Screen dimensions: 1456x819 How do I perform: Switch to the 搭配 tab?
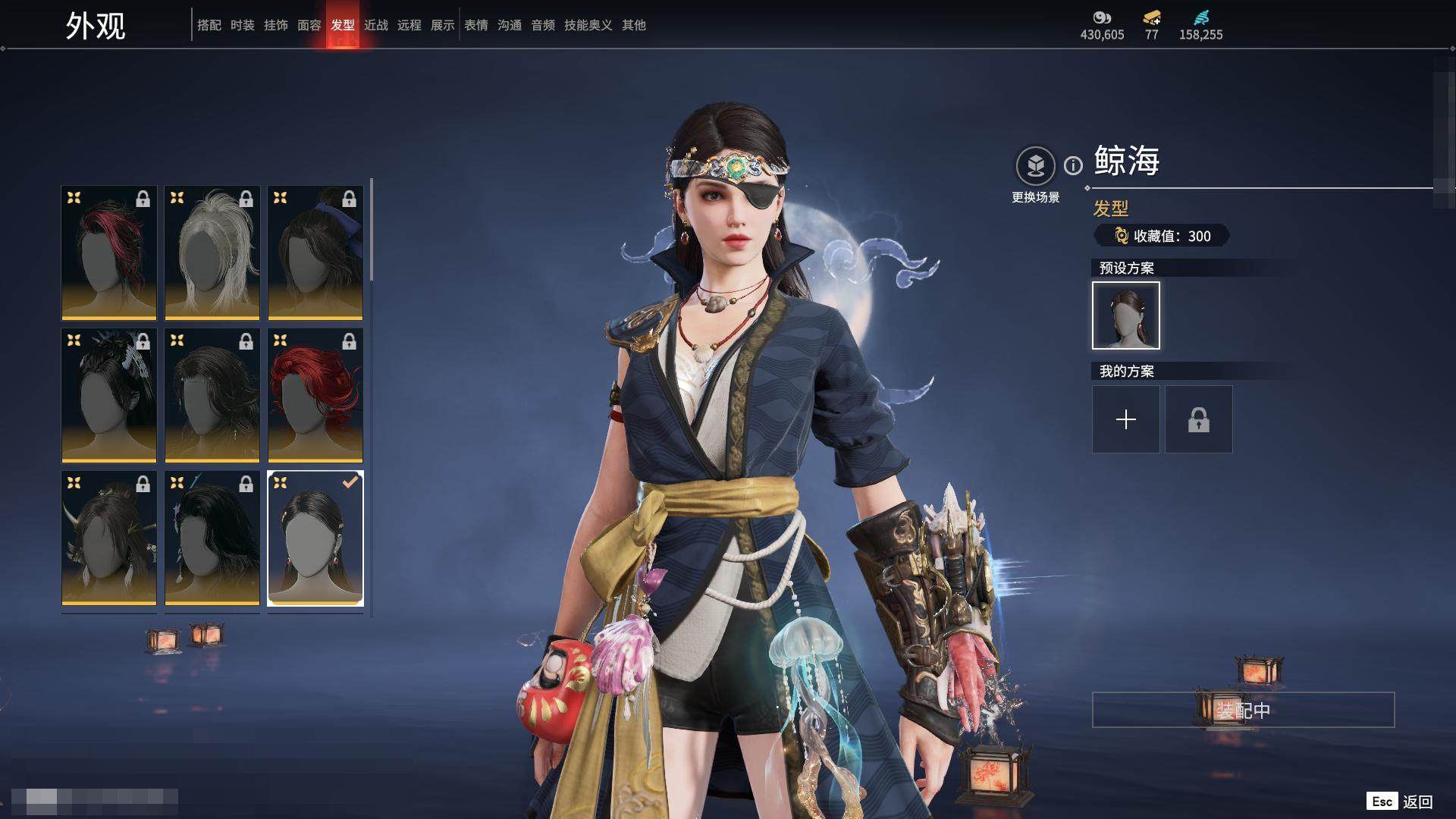point(209,25)
